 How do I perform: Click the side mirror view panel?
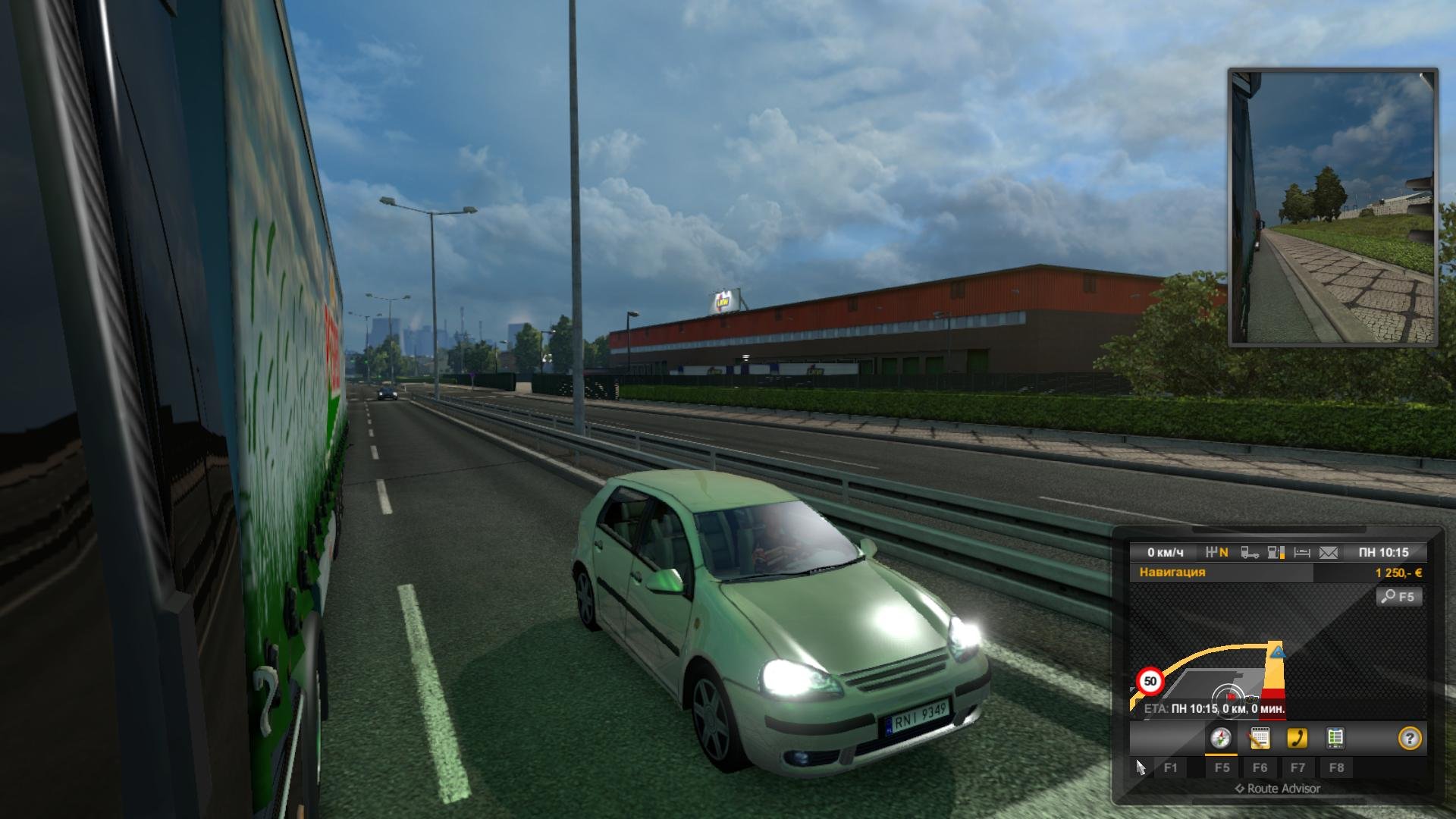coord(1332,208)
